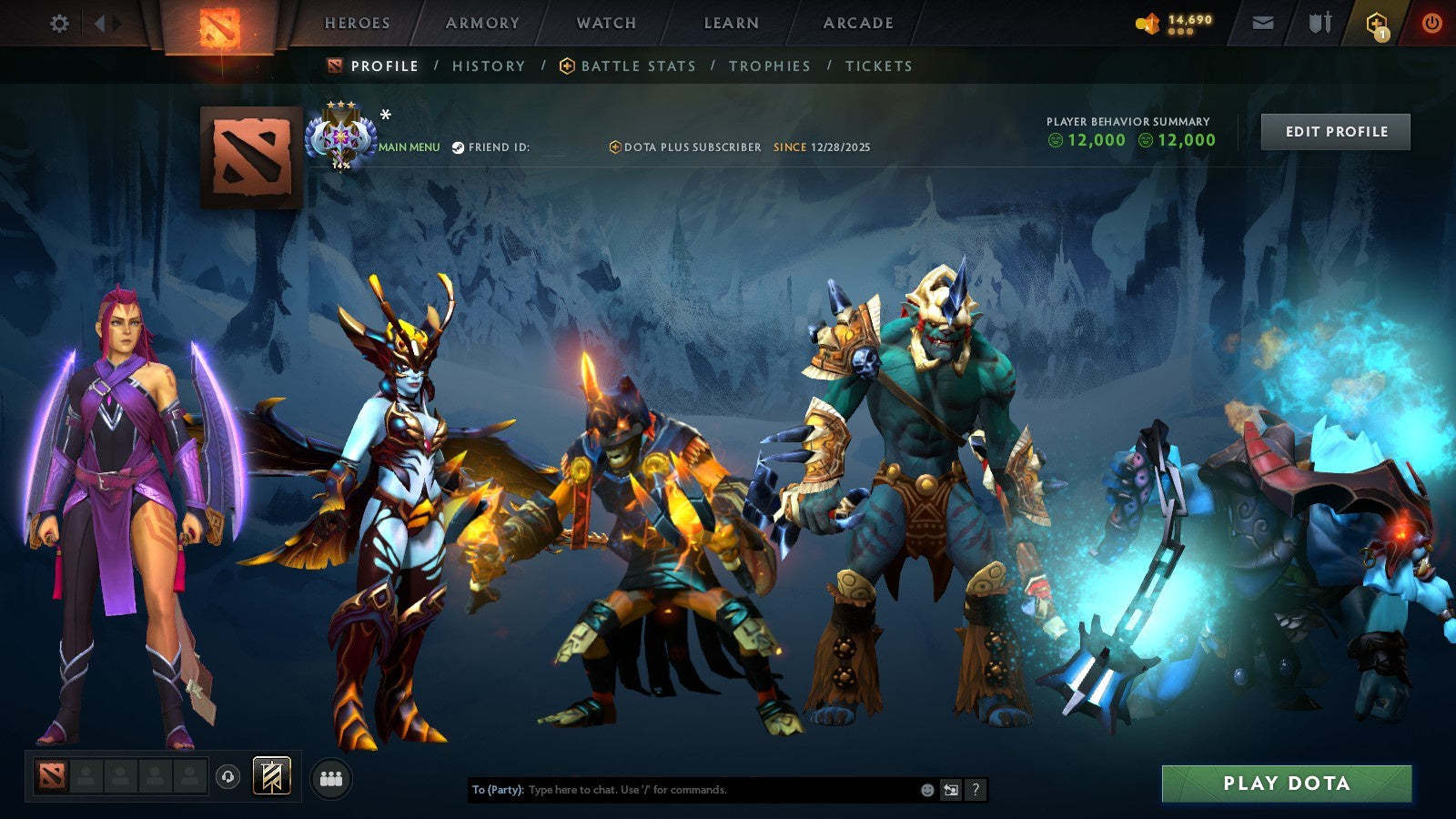Switch to the HISTORY tab
Viewport: 1456px width, 819px height.
tap(488, 66)
